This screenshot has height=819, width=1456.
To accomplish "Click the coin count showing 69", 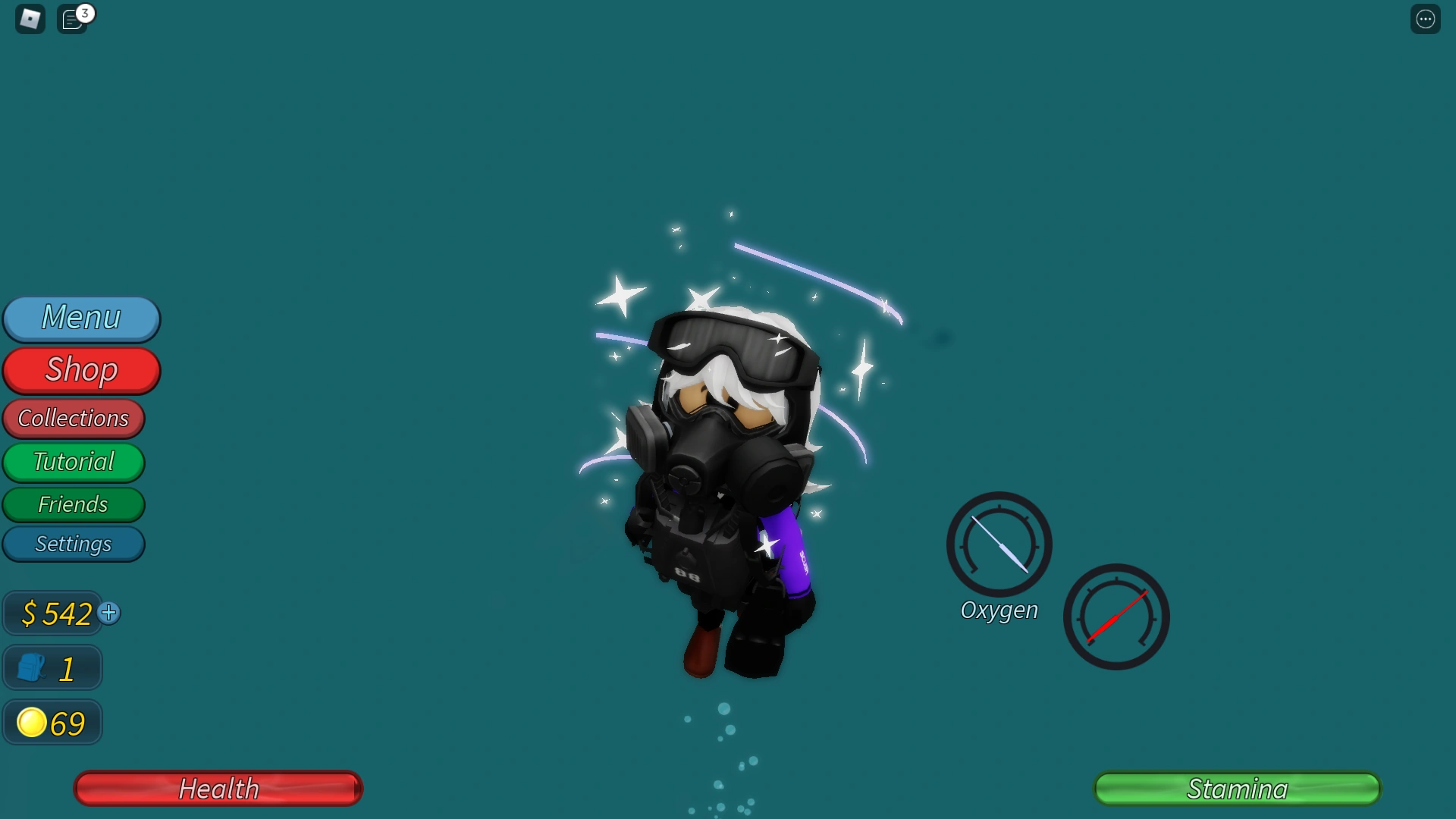I will click(52, 722).
